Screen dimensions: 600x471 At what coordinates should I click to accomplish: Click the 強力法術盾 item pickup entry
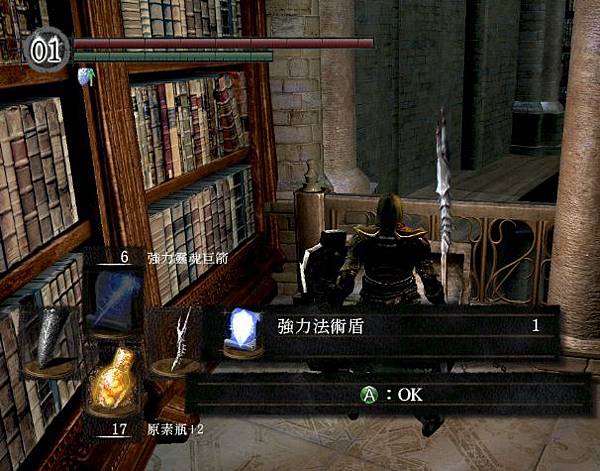378,326
